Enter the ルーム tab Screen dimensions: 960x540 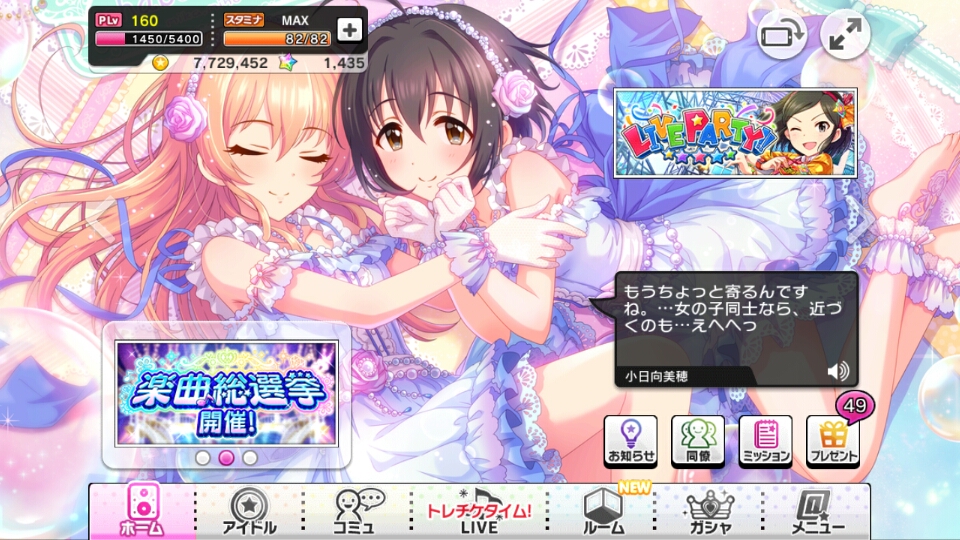[603, 512]
